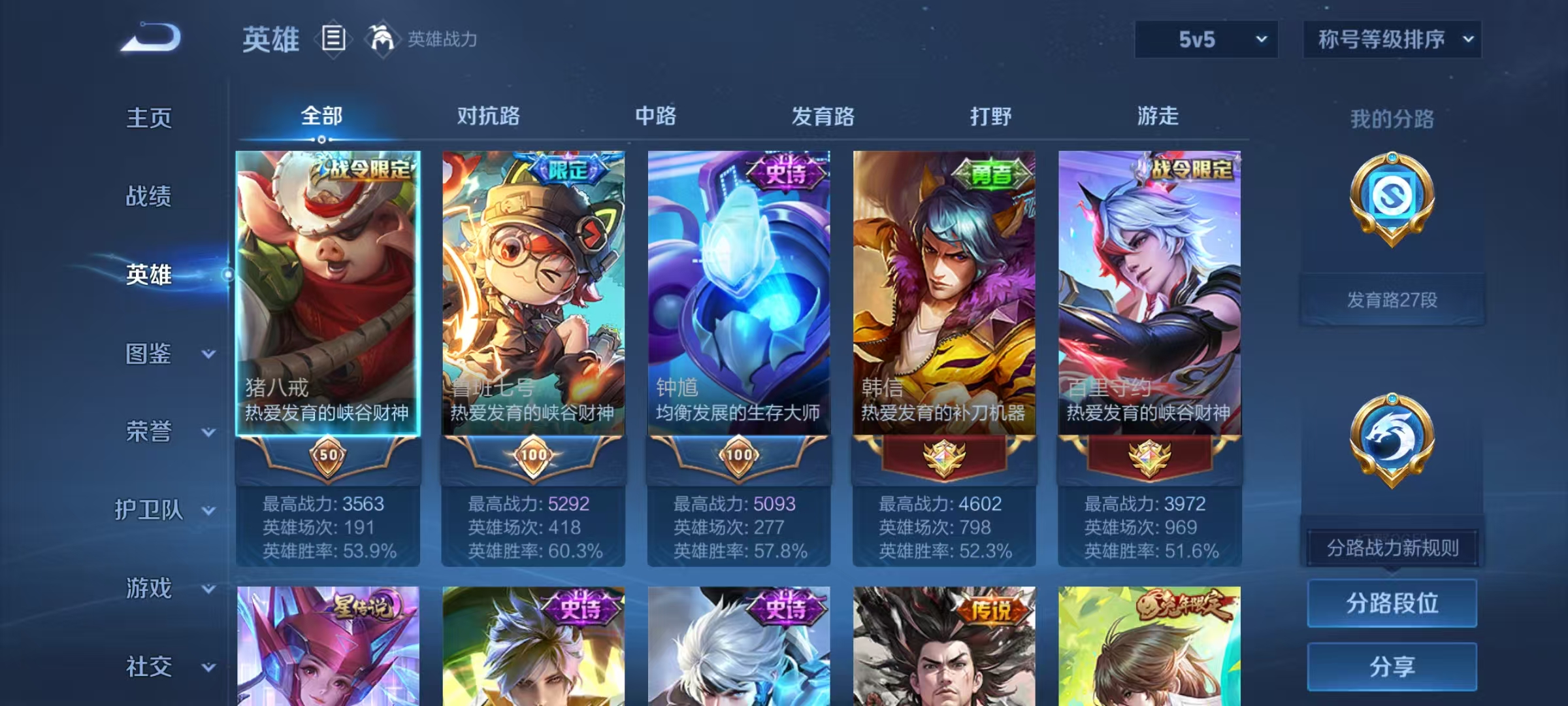Viewport: 1568px width, 706px height.
Task: Open the 称号等级排序 sorting dropdown
Action: coord(1392,39)
